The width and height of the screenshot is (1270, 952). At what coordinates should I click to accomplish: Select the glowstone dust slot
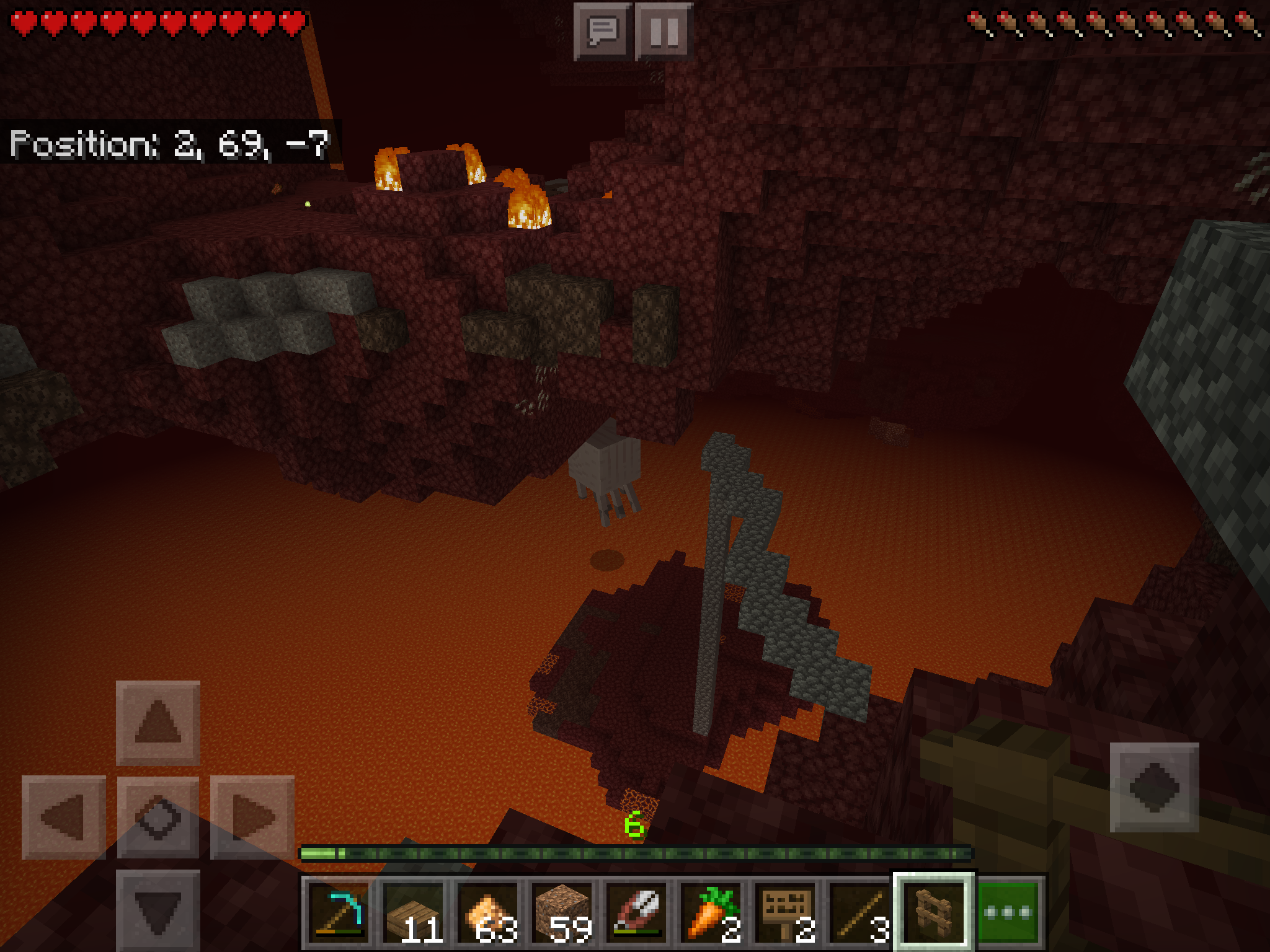487,912
